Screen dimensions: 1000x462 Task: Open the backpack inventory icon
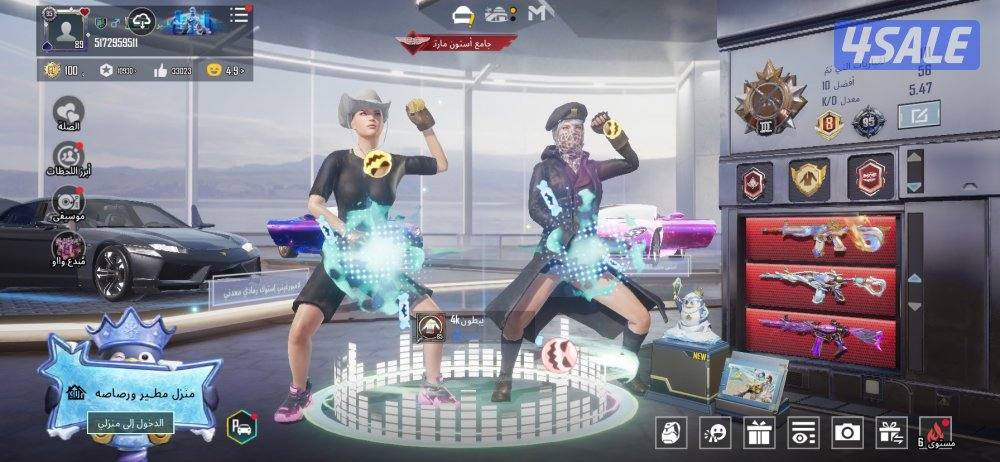coord(671,432)
